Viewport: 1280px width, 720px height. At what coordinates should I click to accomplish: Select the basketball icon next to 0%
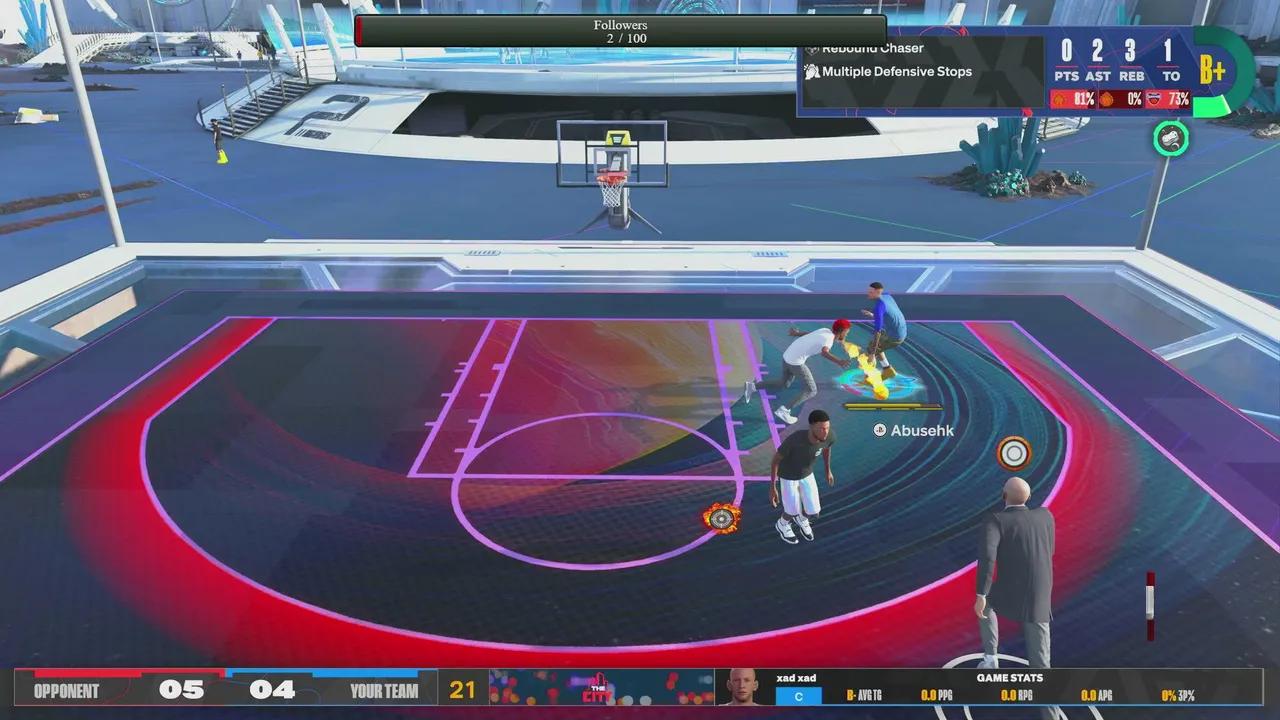click(1106, 99)
